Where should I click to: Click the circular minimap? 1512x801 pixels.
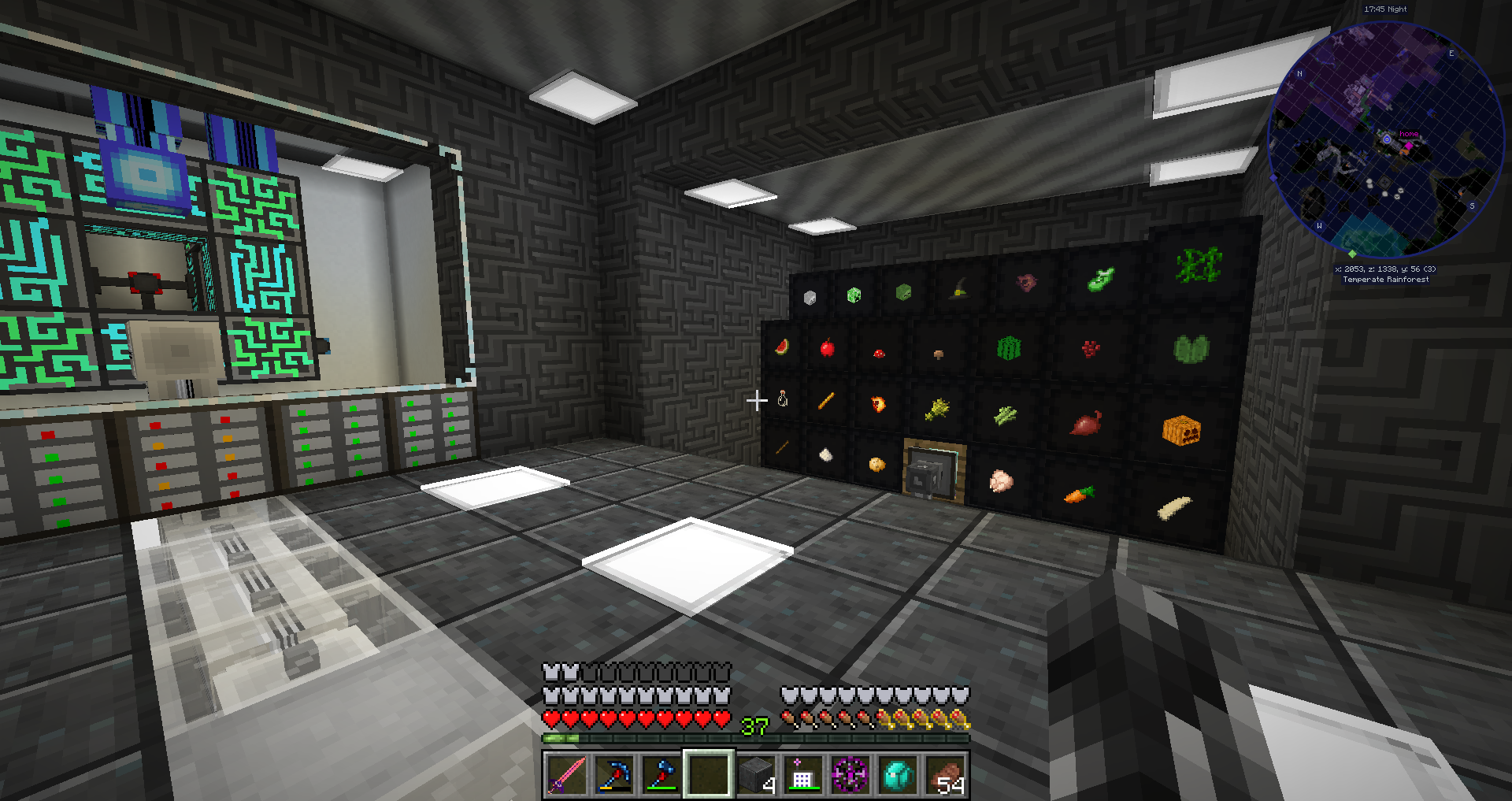click(1386, 140)
